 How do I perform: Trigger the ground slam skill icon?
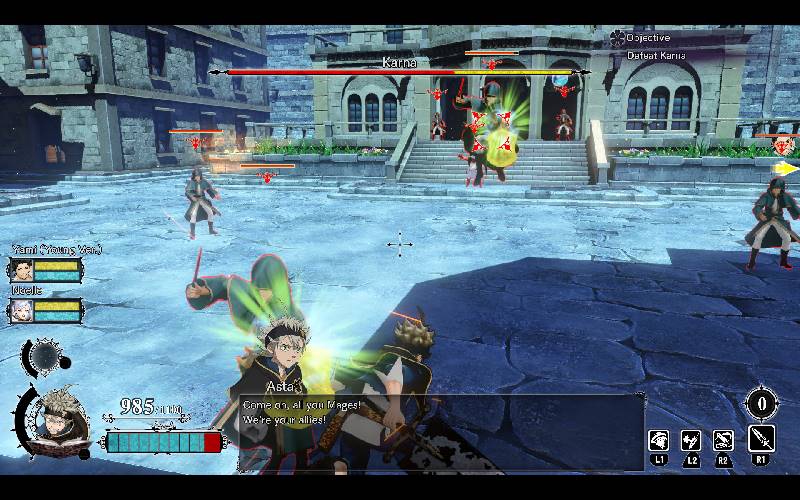point(723,439)
